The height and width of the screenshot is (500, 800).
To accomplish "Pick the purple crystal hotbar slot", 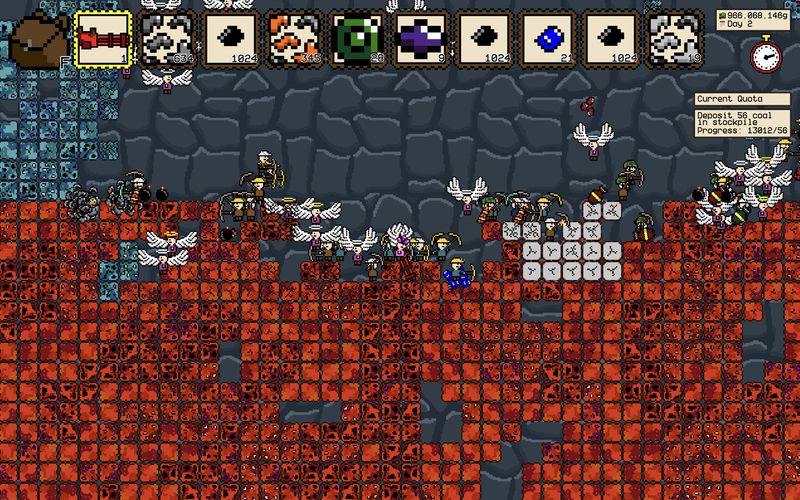I will pyautogui.click(x=422, y=40).
